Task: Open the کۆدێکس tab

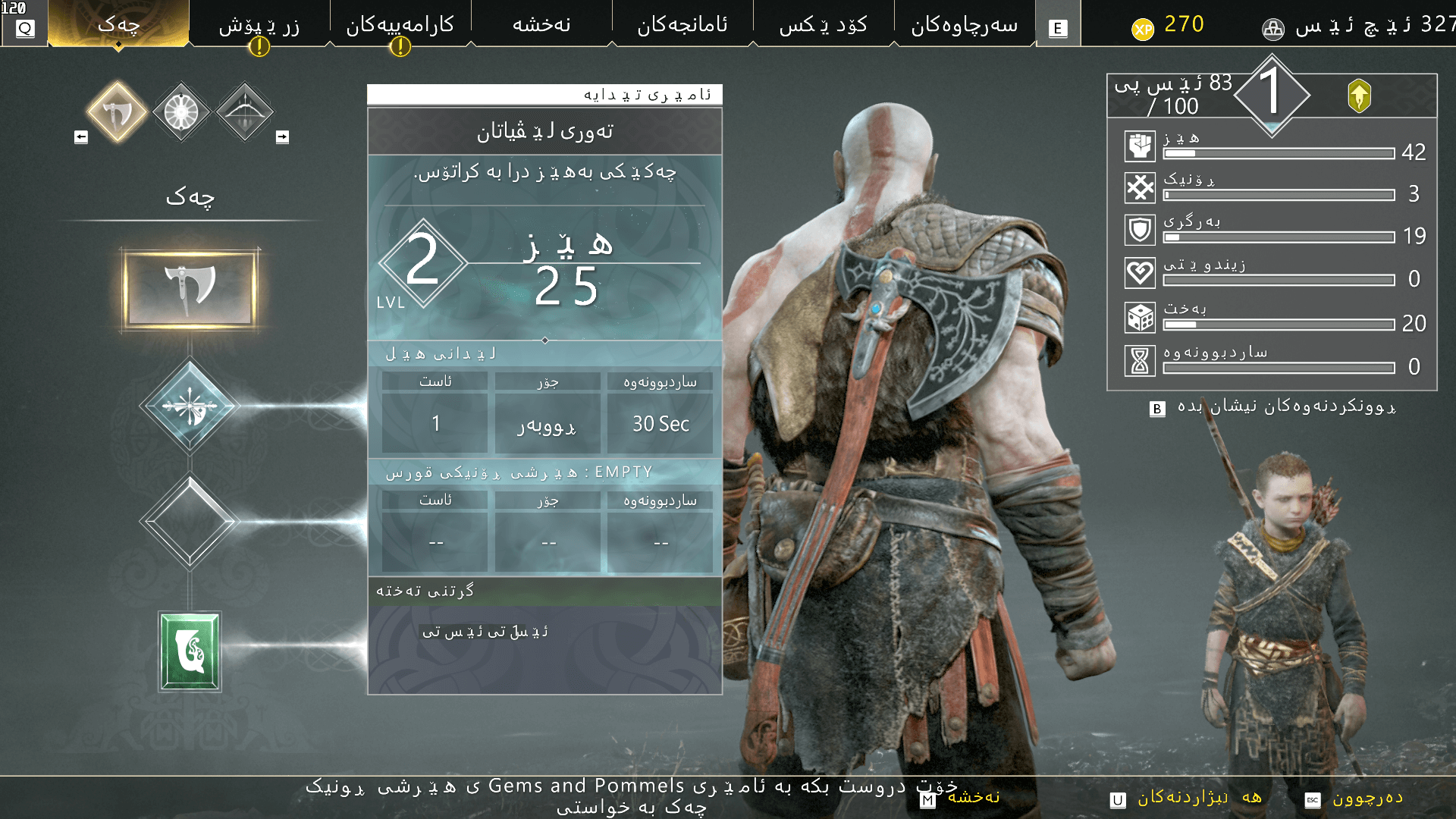Action: pyautogui.click(x=821, y=24)
